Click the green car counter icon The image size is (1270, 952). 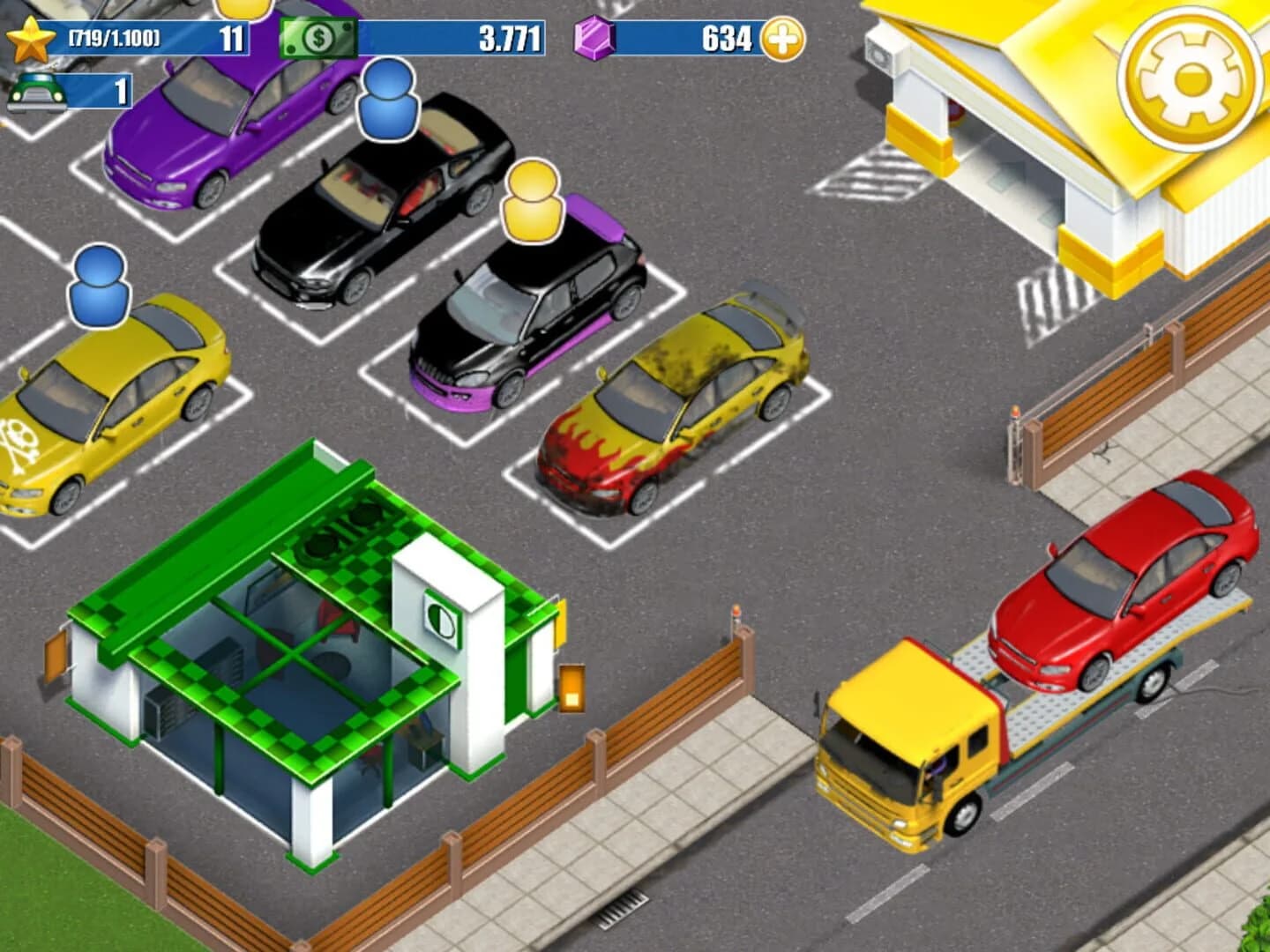point(35,91)
